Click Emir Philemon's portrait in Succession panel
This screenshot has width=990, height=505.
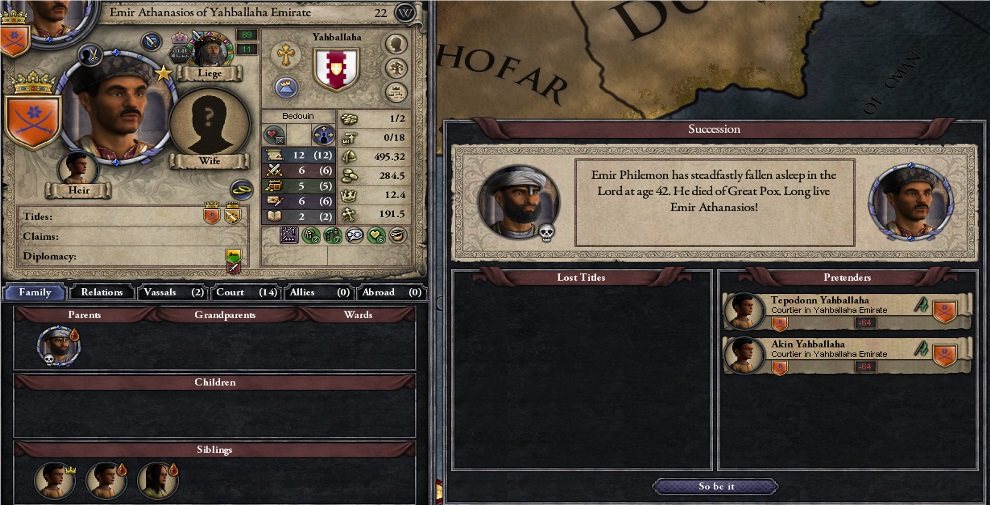coord(518,201)
